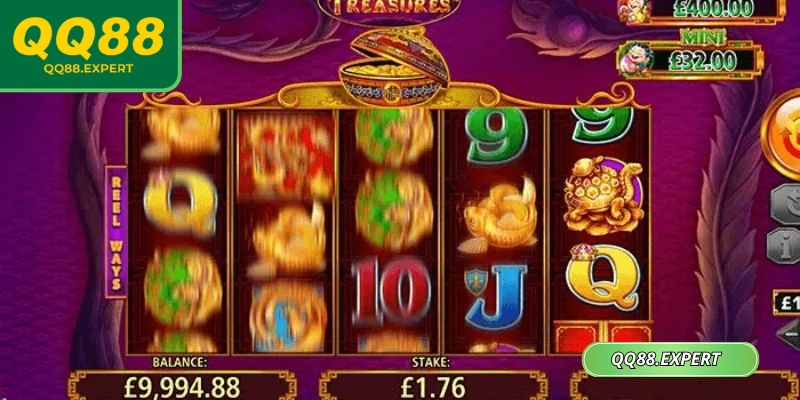
Task: Click the Reel Ways side label
Action: click(x=116, y=230)
